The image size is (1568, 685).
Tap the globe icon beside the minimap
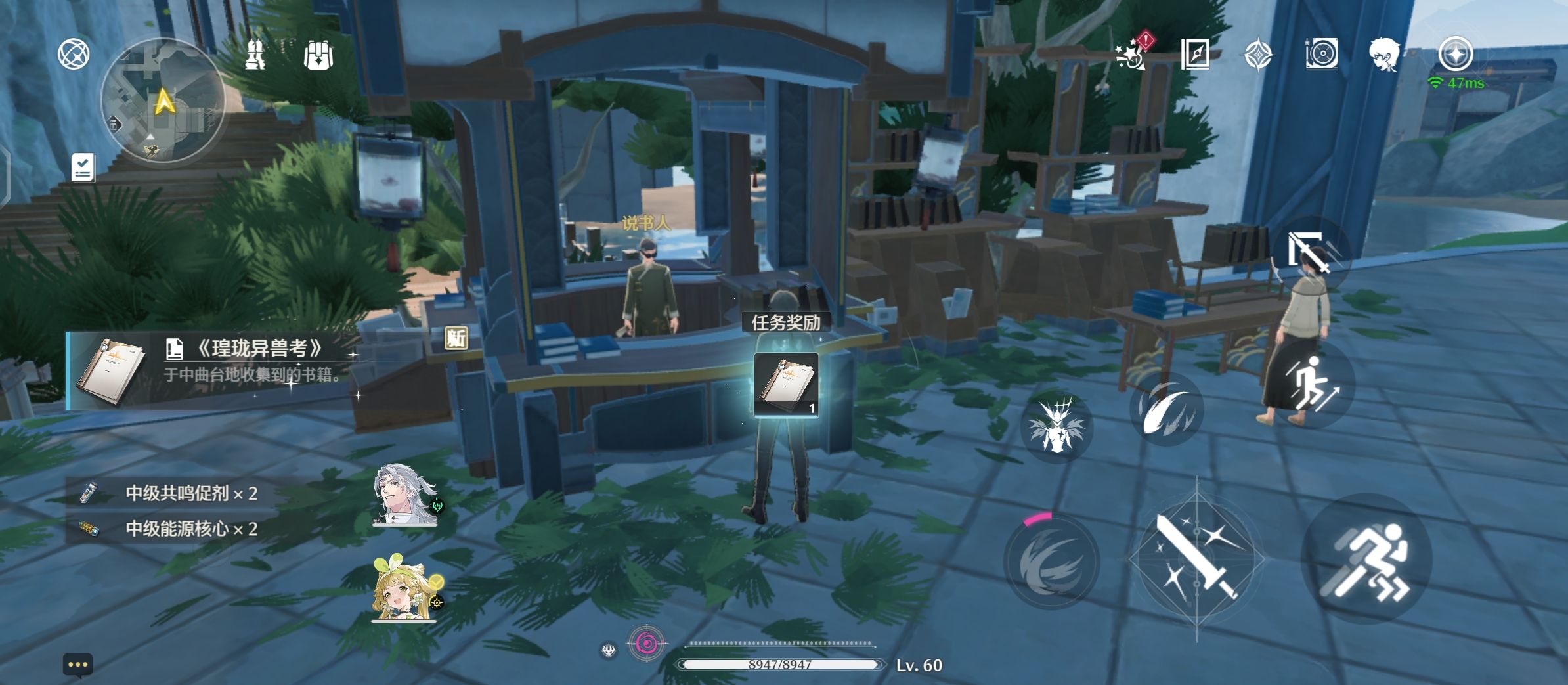(74, 54)
